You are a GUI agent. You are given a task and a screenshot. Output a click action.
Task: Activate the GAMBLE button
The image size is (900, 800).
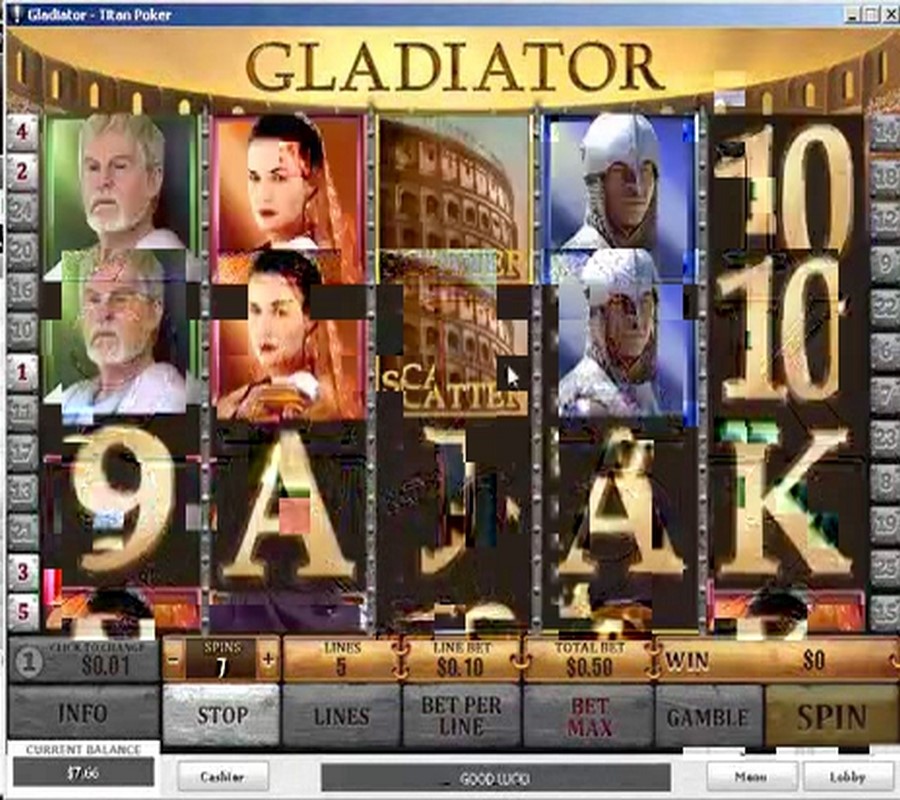pyautogui.click(x=708, y=715)
